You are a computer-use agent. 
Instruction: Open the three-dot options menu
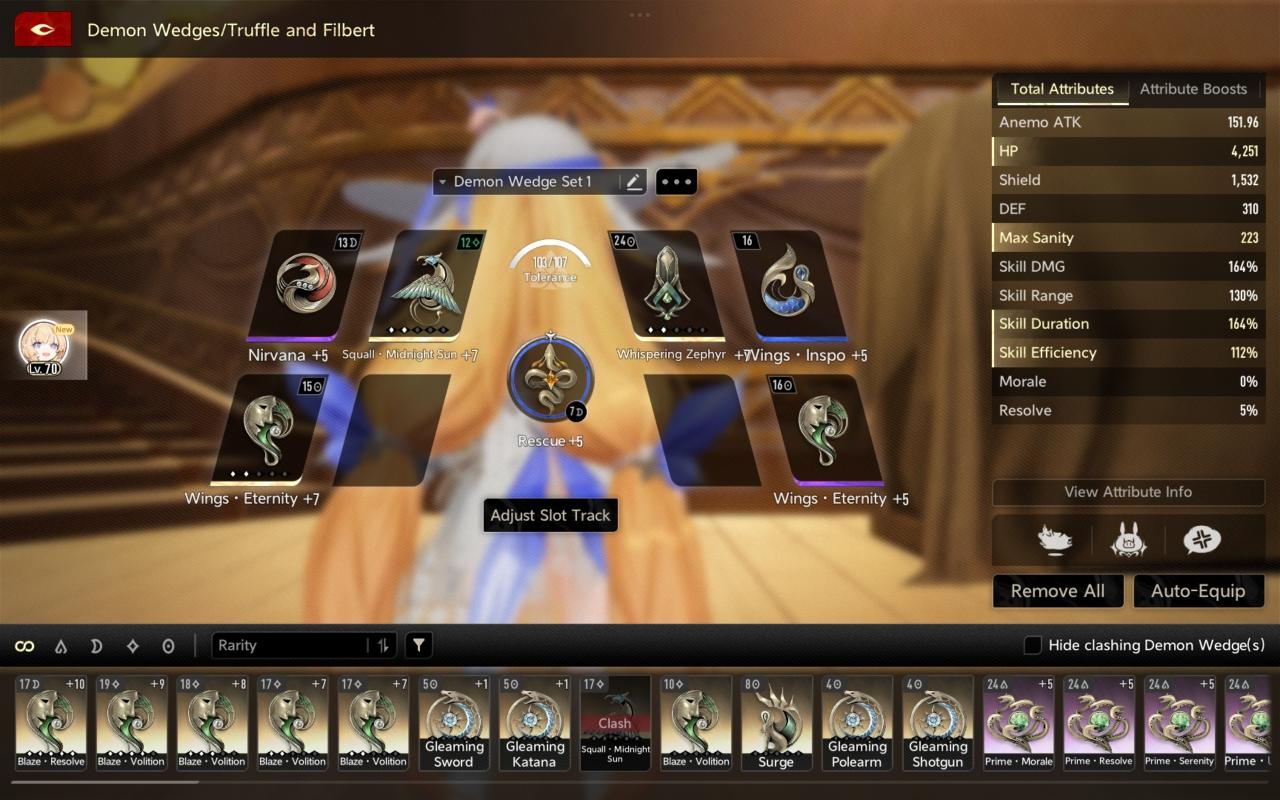point(676,182)
